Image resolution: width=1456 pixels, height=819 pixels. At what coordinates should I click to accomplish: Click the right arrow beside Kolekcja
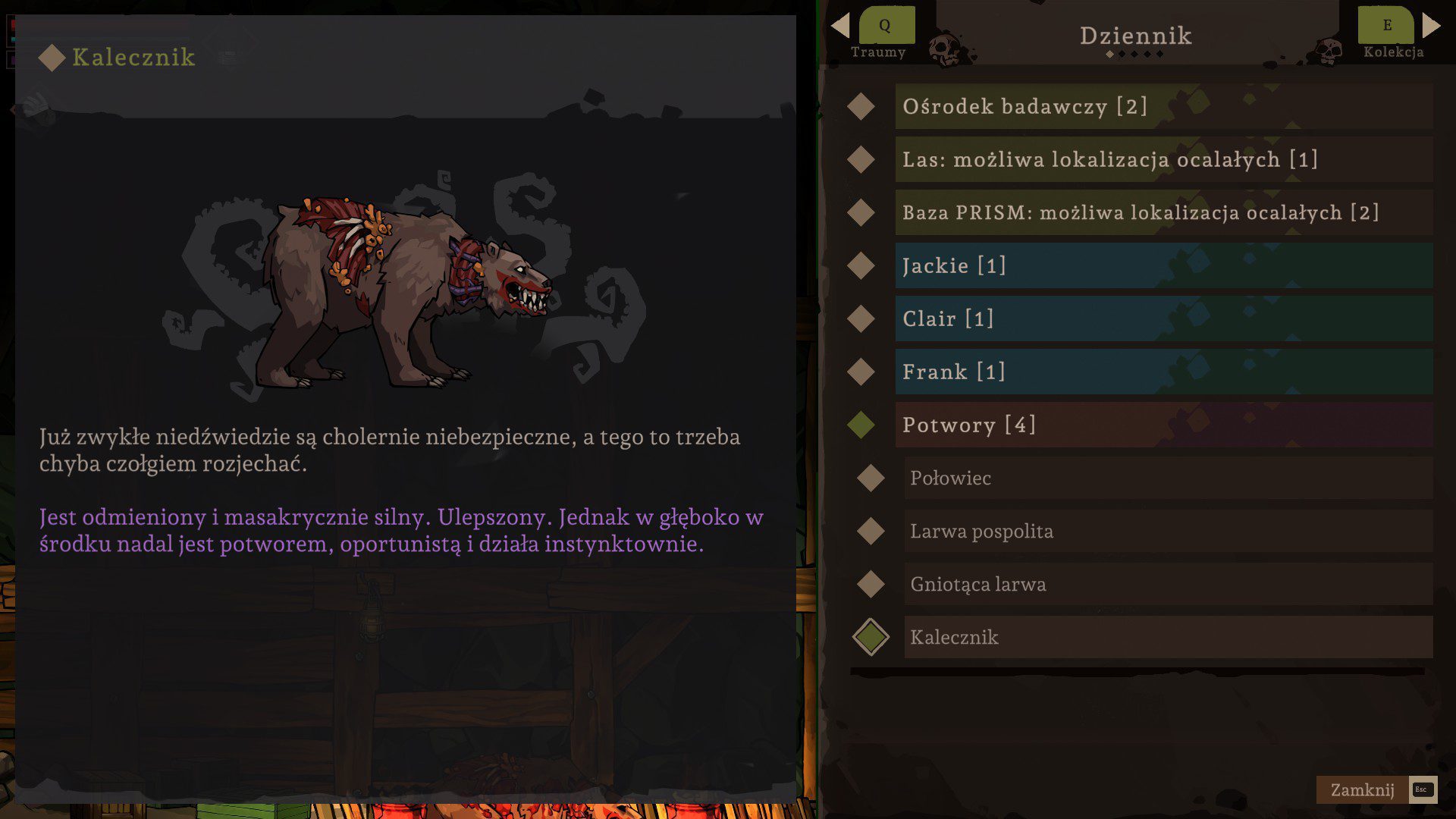[x=1430, y=26]
